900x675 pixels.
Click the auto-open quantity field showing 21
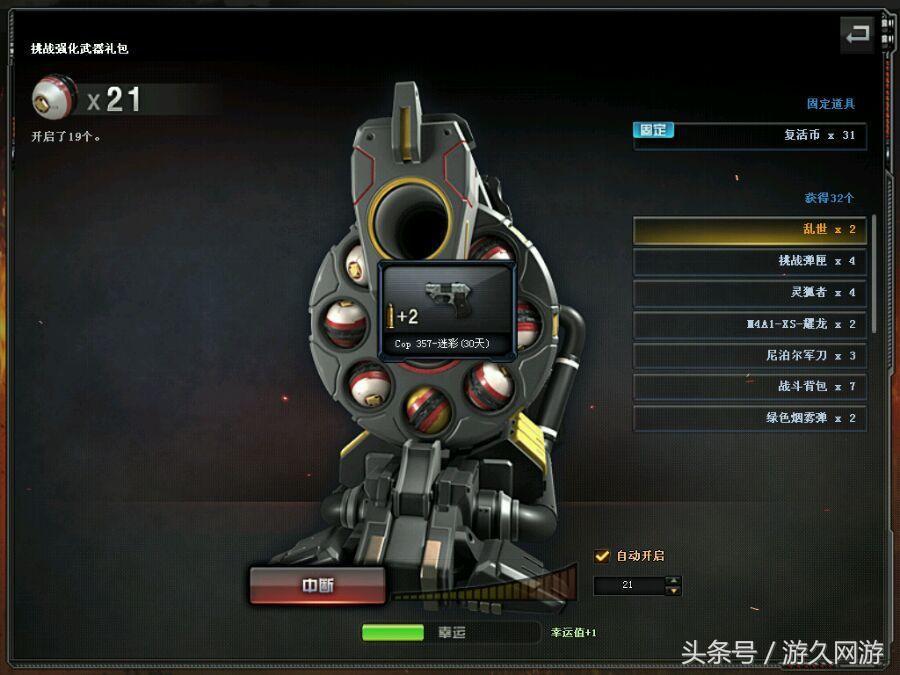point(628,585)
